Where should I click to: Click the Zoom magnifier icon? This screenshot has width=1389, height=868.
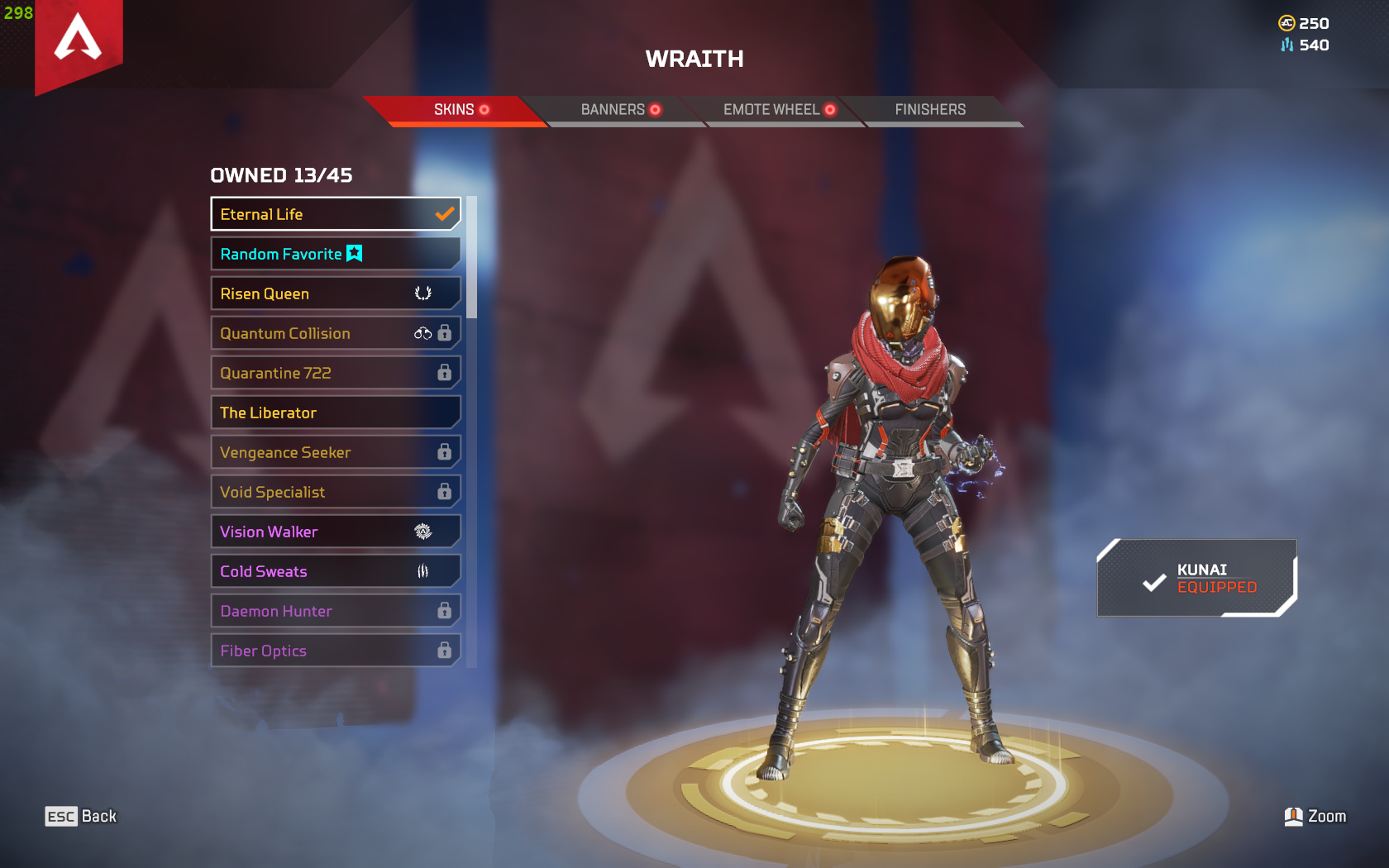click(1295, 816)
